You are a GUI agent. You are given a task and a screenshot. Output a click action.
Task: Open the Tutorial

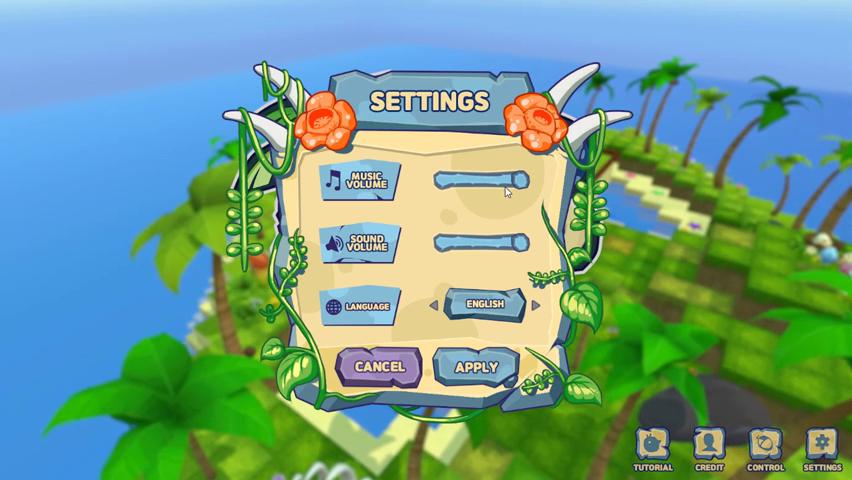click(653, 448)
